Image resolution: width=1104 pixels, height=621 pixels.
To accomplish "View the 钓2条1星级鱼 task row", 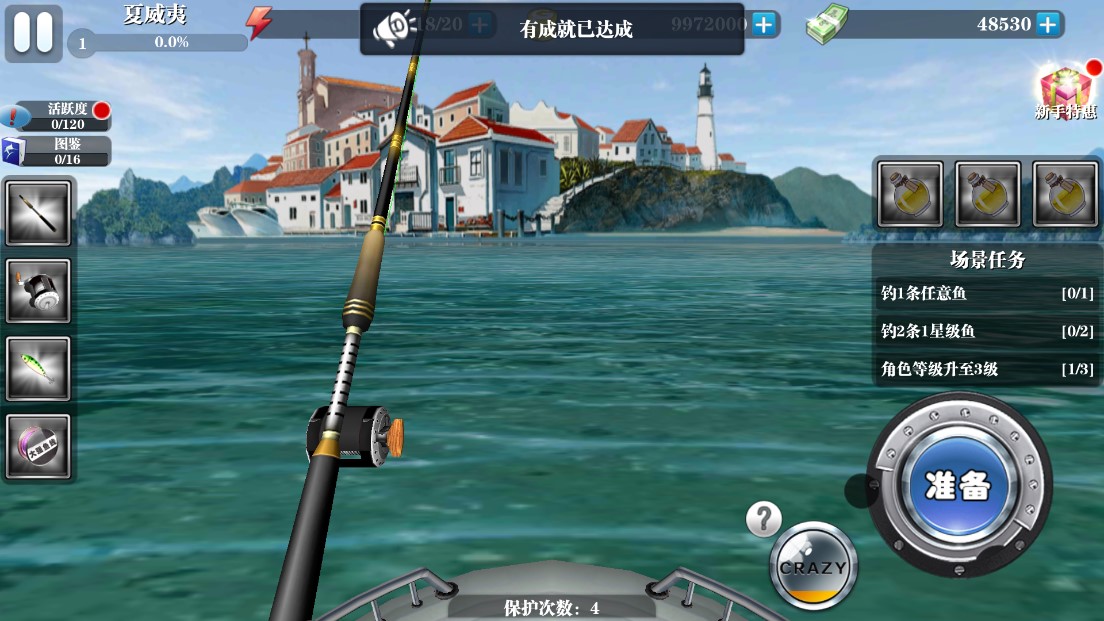I will 987,331.
